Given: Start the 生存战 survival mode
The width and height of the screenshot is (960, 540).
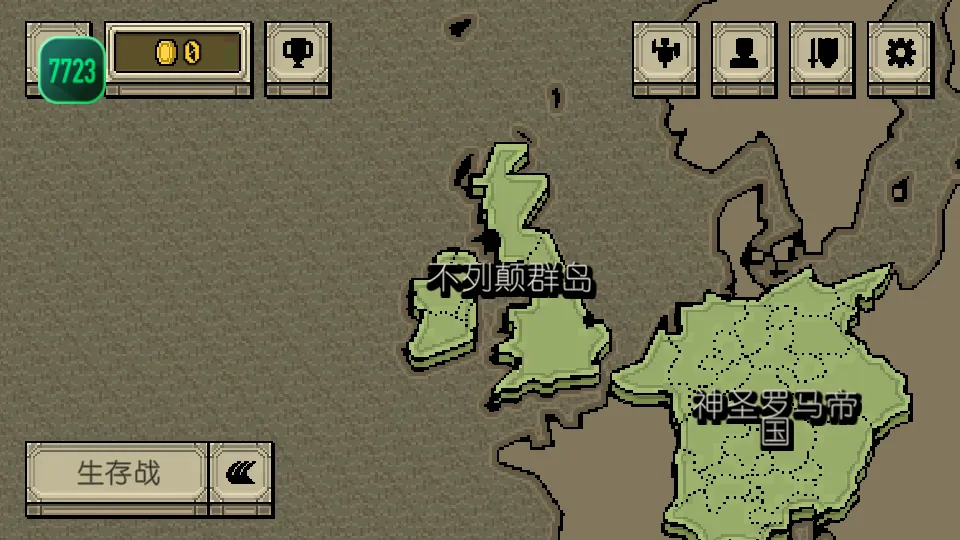Looking at the screenshot, I should (x=118, y=473).
